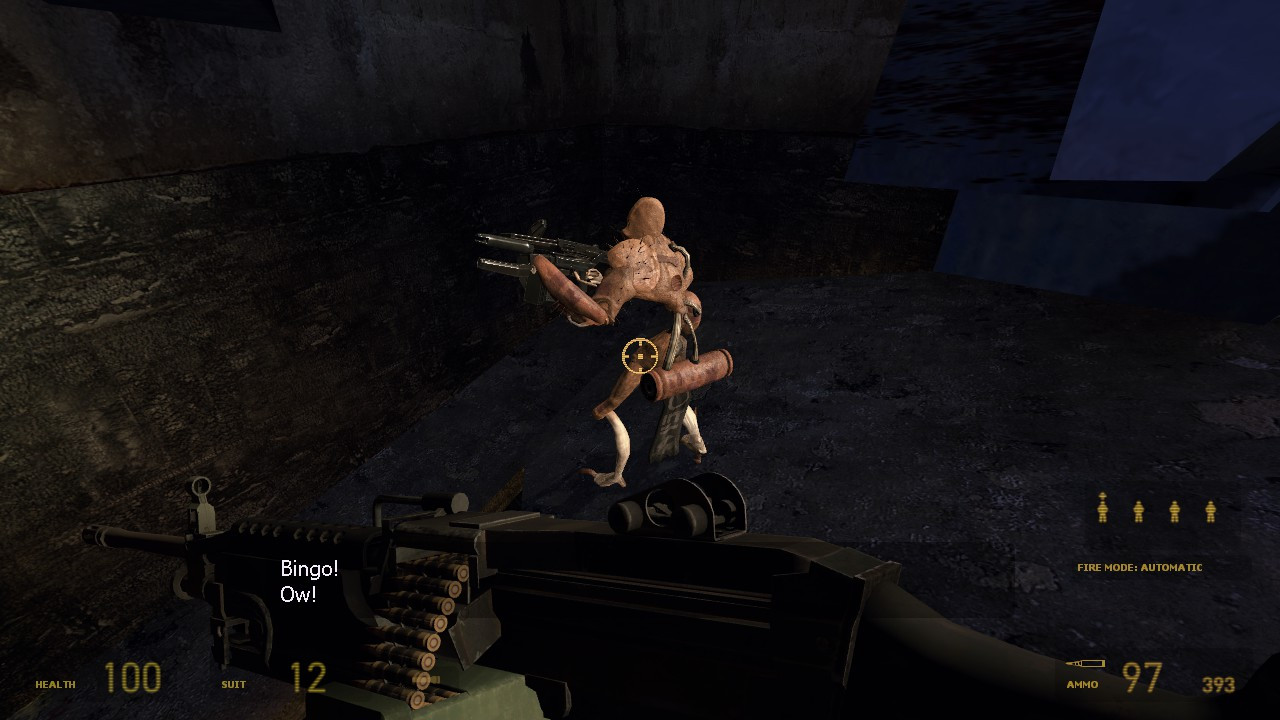Expand the squad status icon row
Viewport: 1280px width, 720px height.
tap(1155, 513)
